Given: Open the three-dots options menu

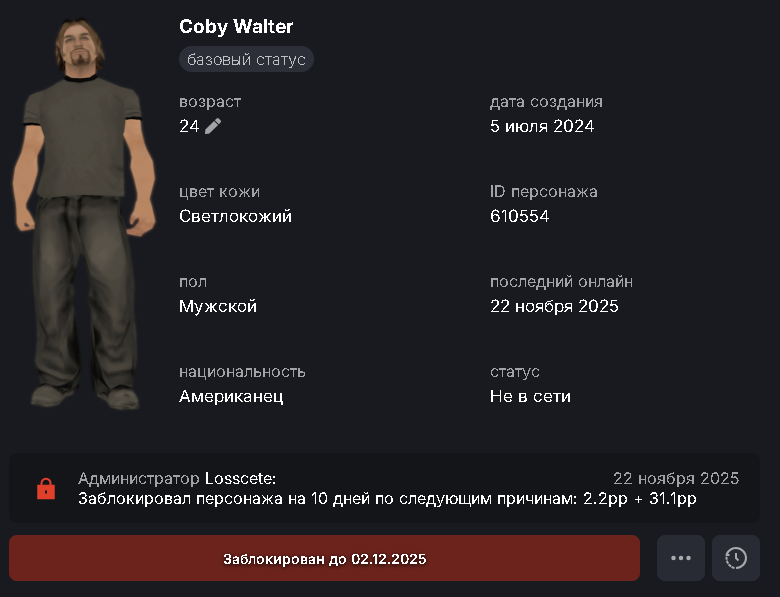Looking at the screenshot, I should (681, 558).
